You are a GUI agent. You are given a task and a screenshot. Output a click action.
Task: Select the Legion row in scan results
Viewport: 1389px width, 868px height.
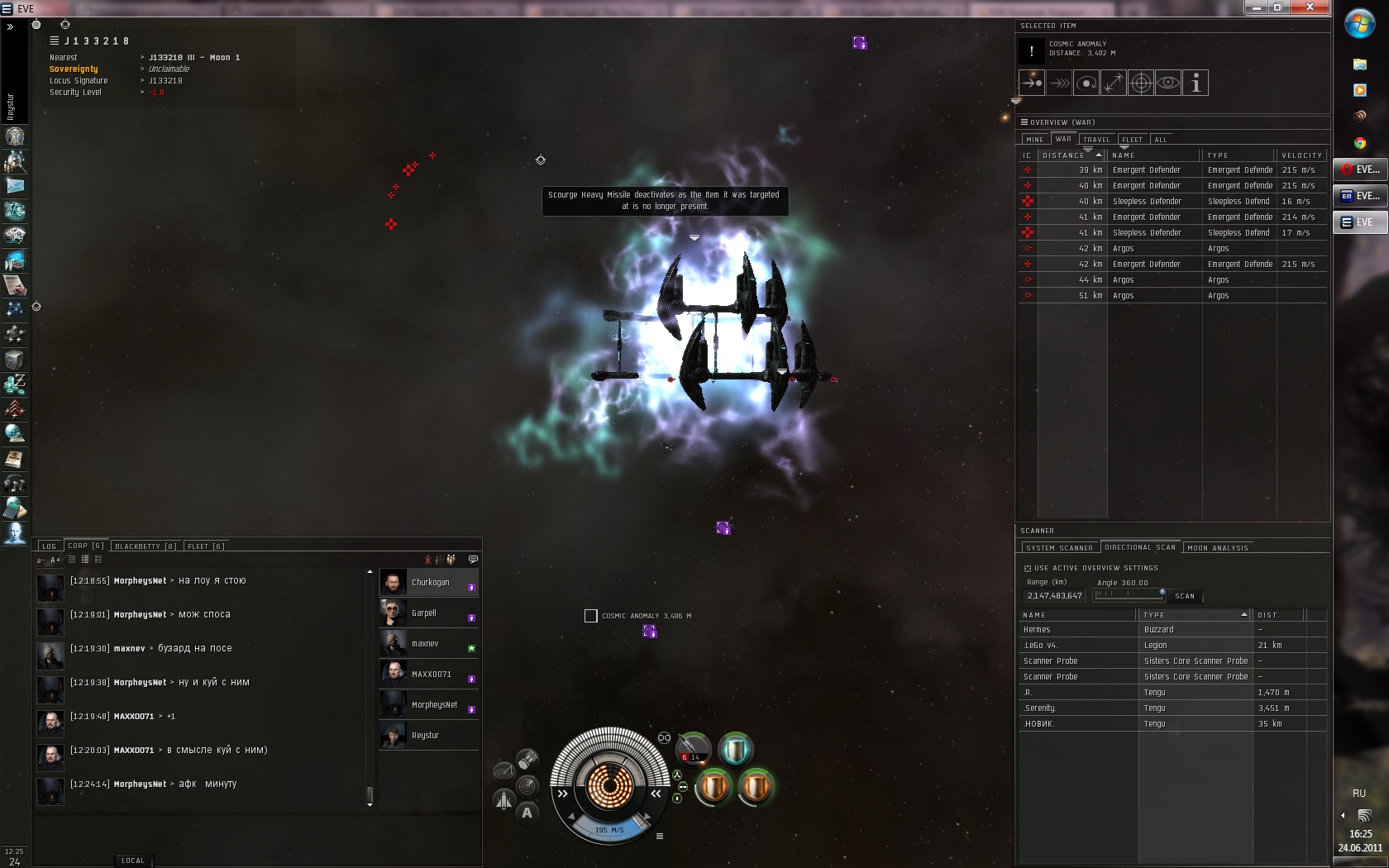coord(1154,646)
